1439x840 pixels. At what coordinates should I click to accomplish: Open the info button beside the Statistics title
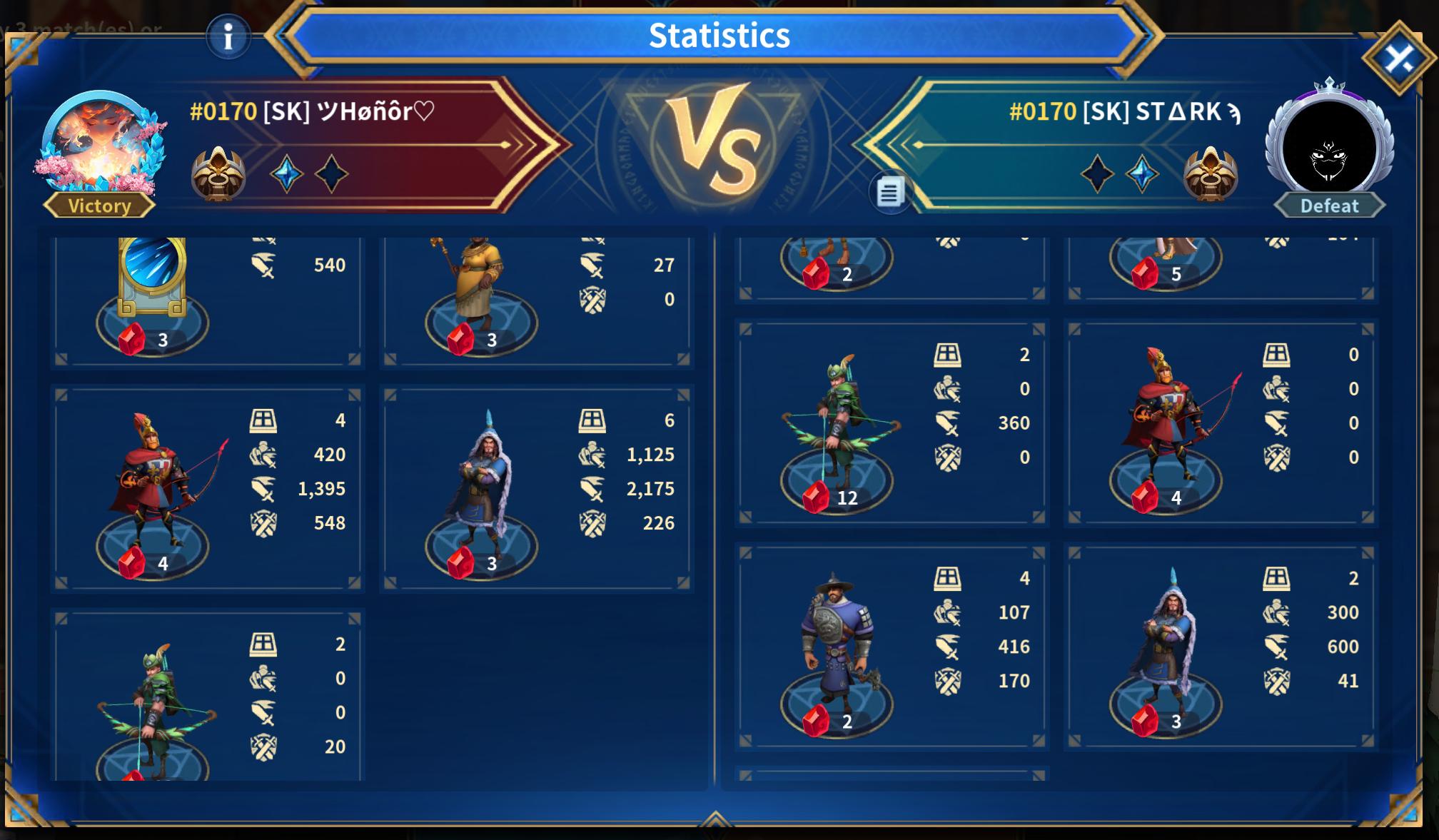[228, 36]
